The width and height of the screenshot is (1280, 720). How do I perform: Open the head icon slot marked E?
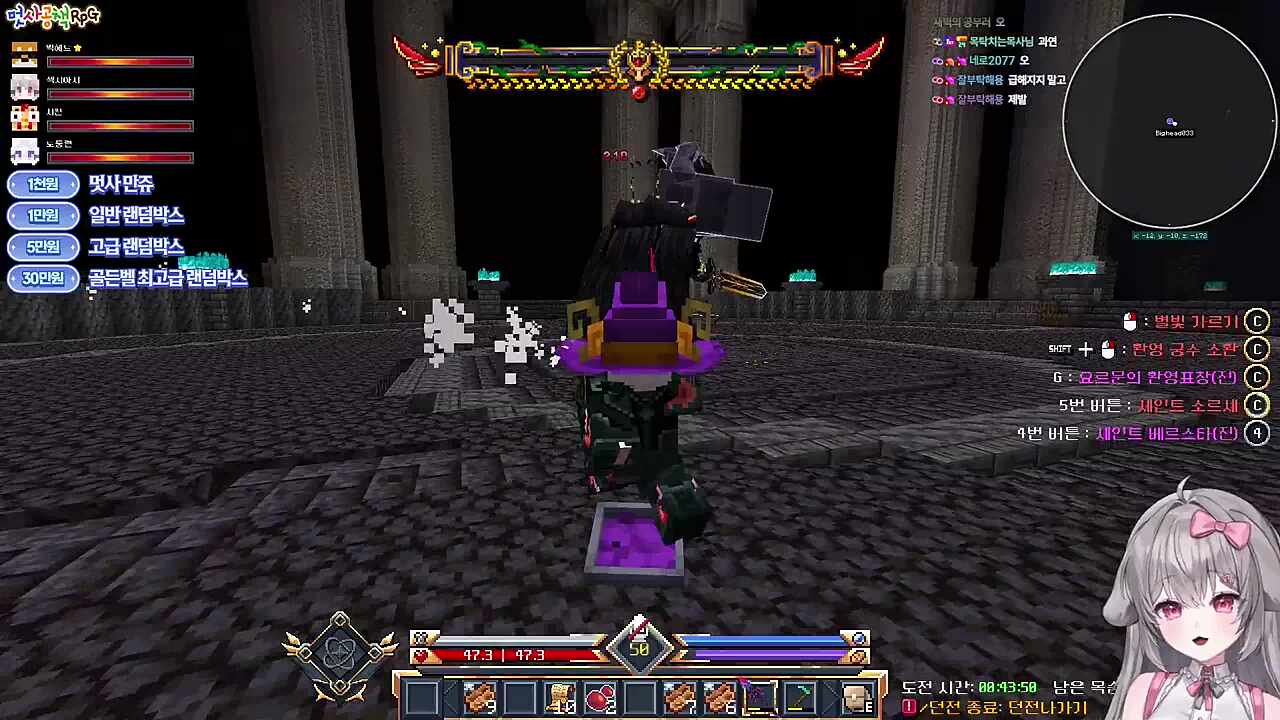click(x=857, y=697)
